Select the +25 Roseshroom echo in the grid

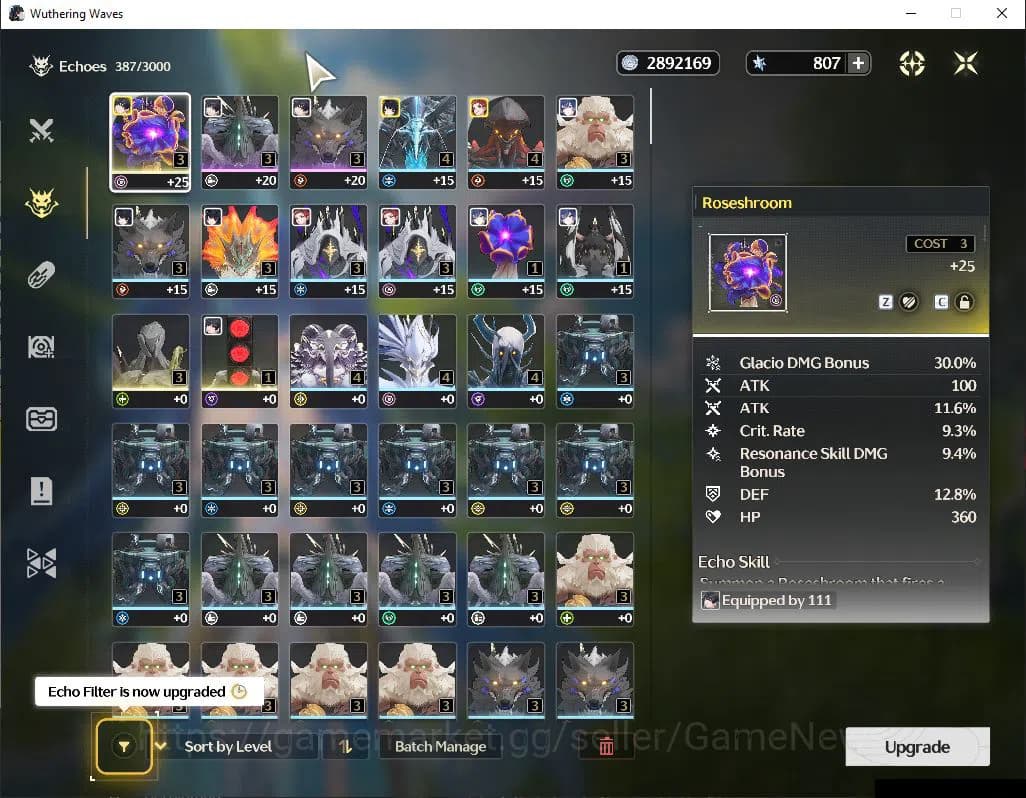tap(150, 142)
